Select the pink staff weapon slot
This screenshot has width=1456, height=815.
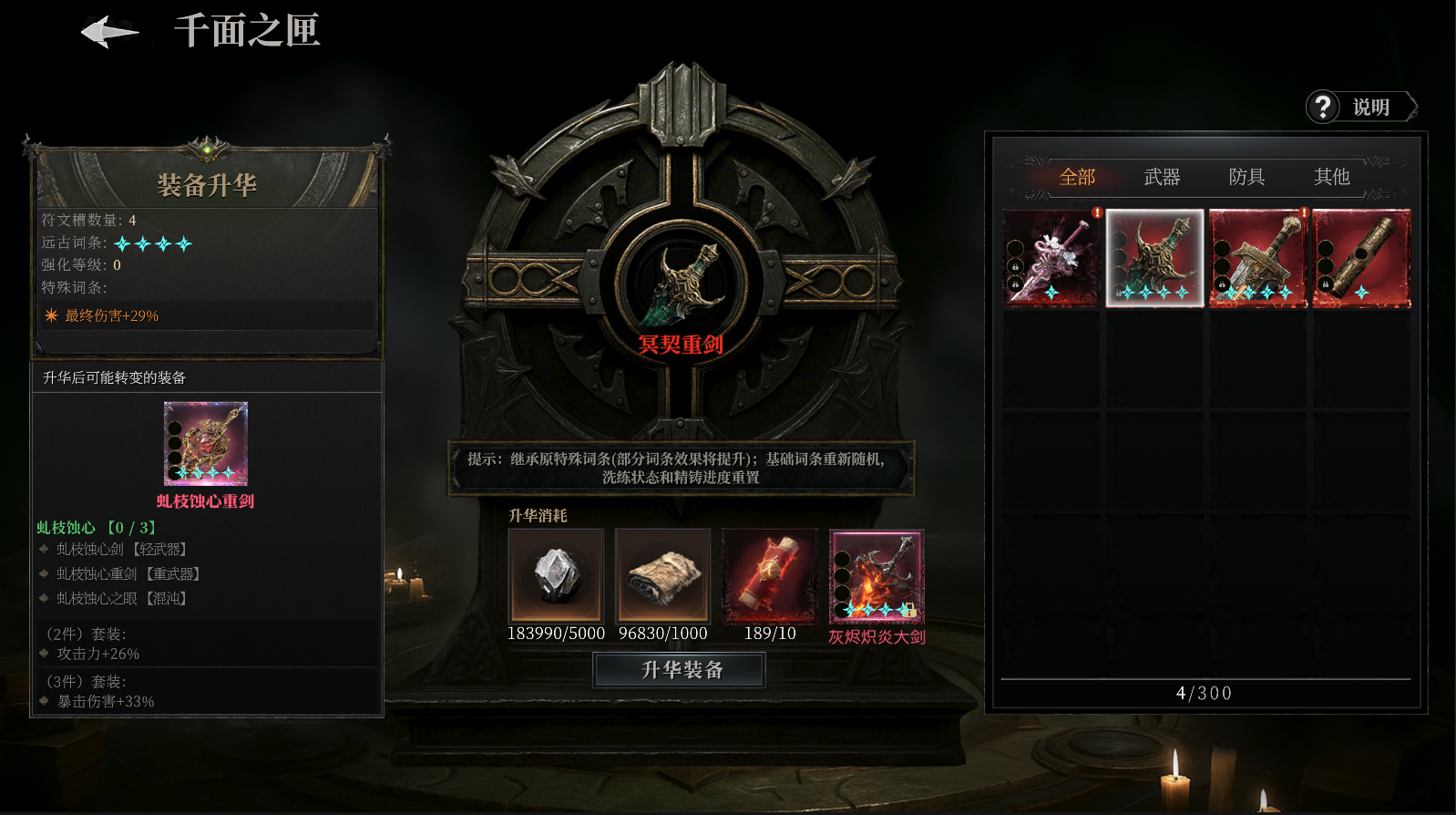click(1051, 259)
